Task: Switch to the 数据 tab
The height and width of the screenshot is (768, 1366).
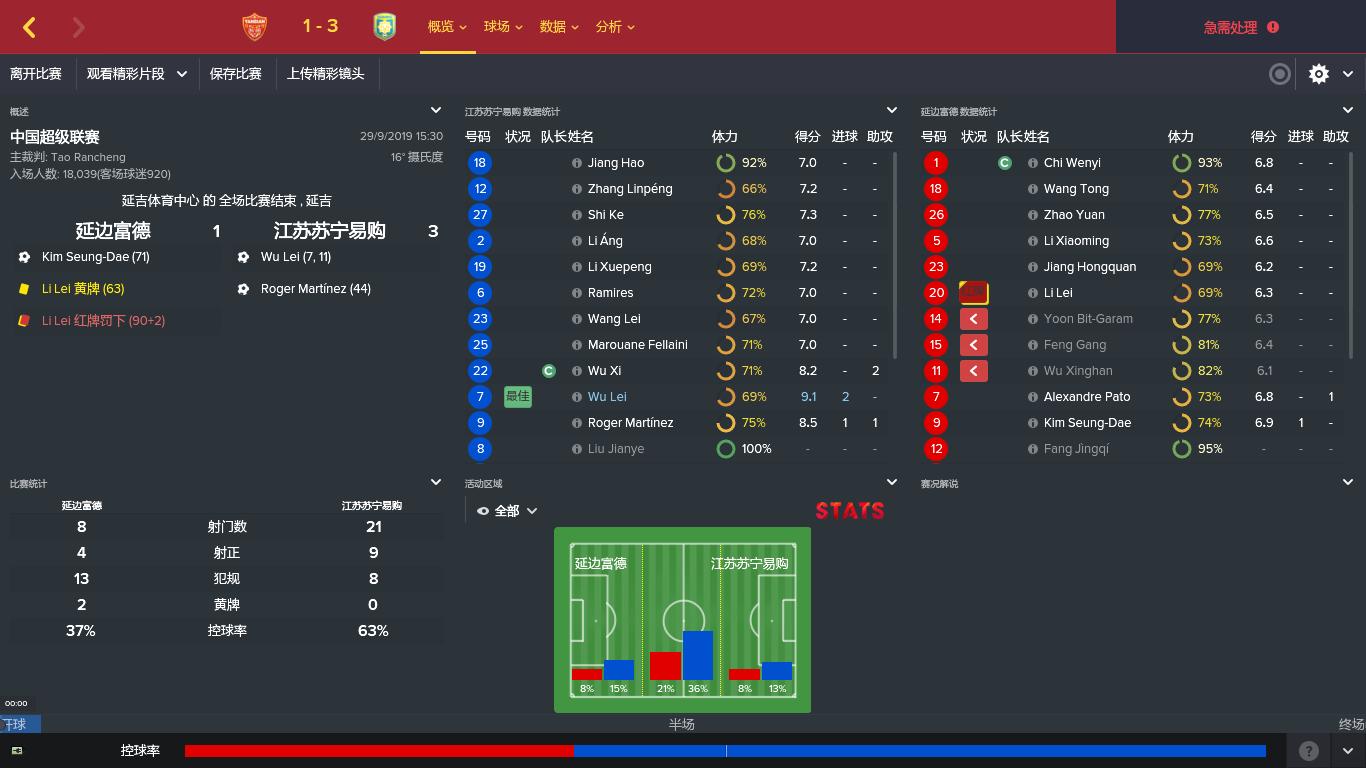Action: [x=554, y=27]
